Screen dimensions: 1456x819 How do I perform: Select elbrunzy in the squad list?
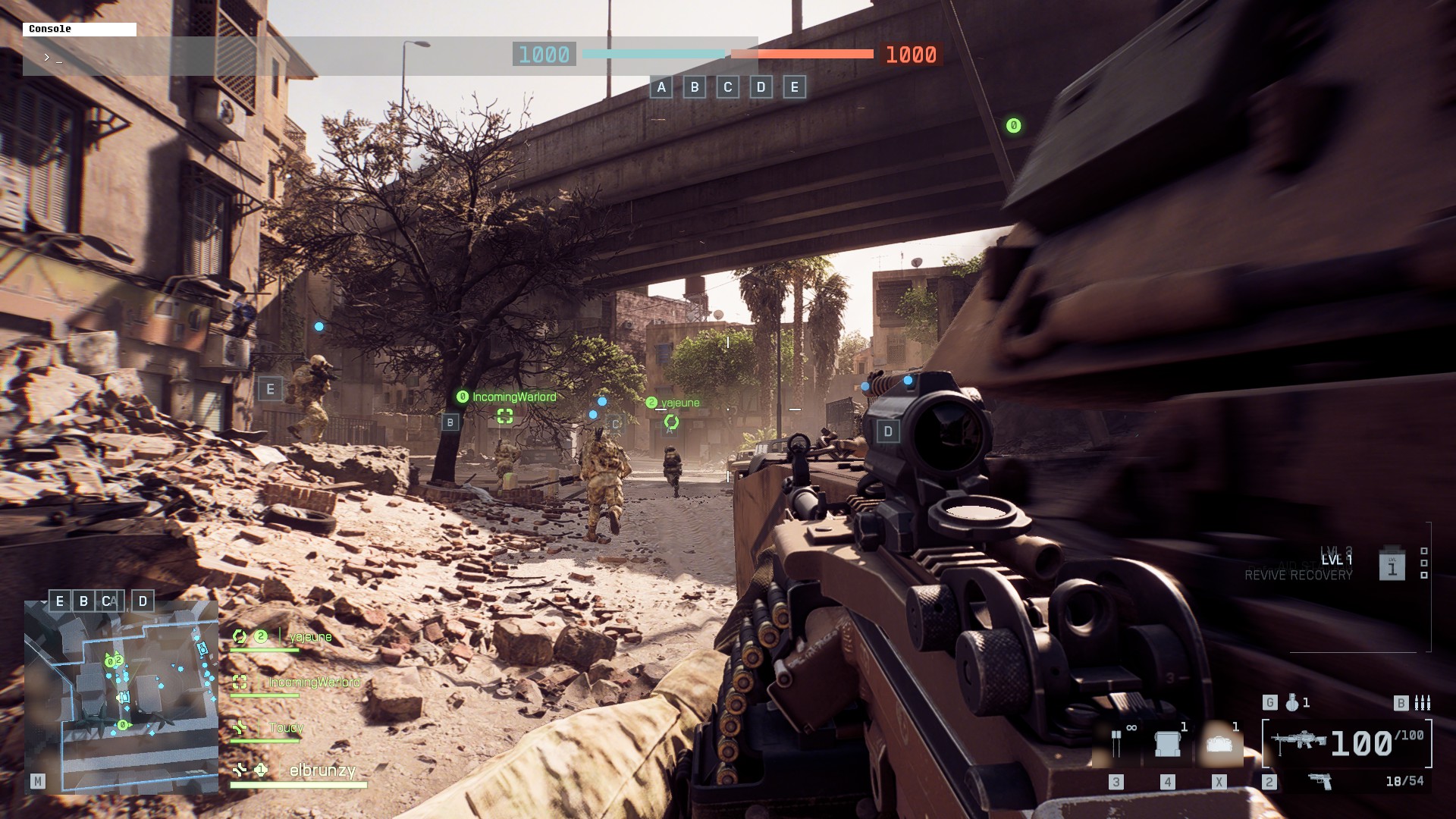(x=322, y=771)
